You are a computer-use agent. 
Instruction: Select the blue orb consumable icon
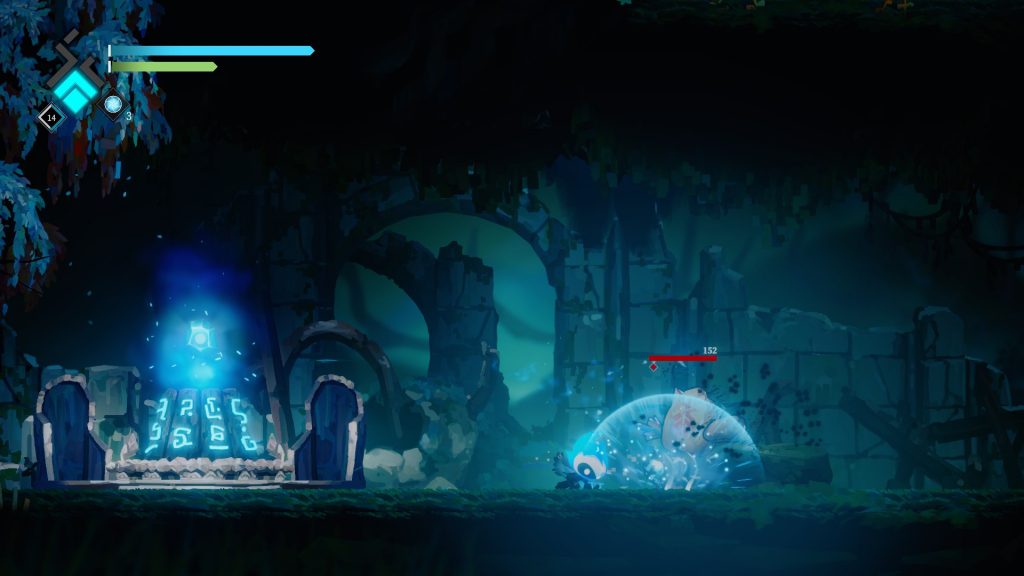(x=112, y=104)
